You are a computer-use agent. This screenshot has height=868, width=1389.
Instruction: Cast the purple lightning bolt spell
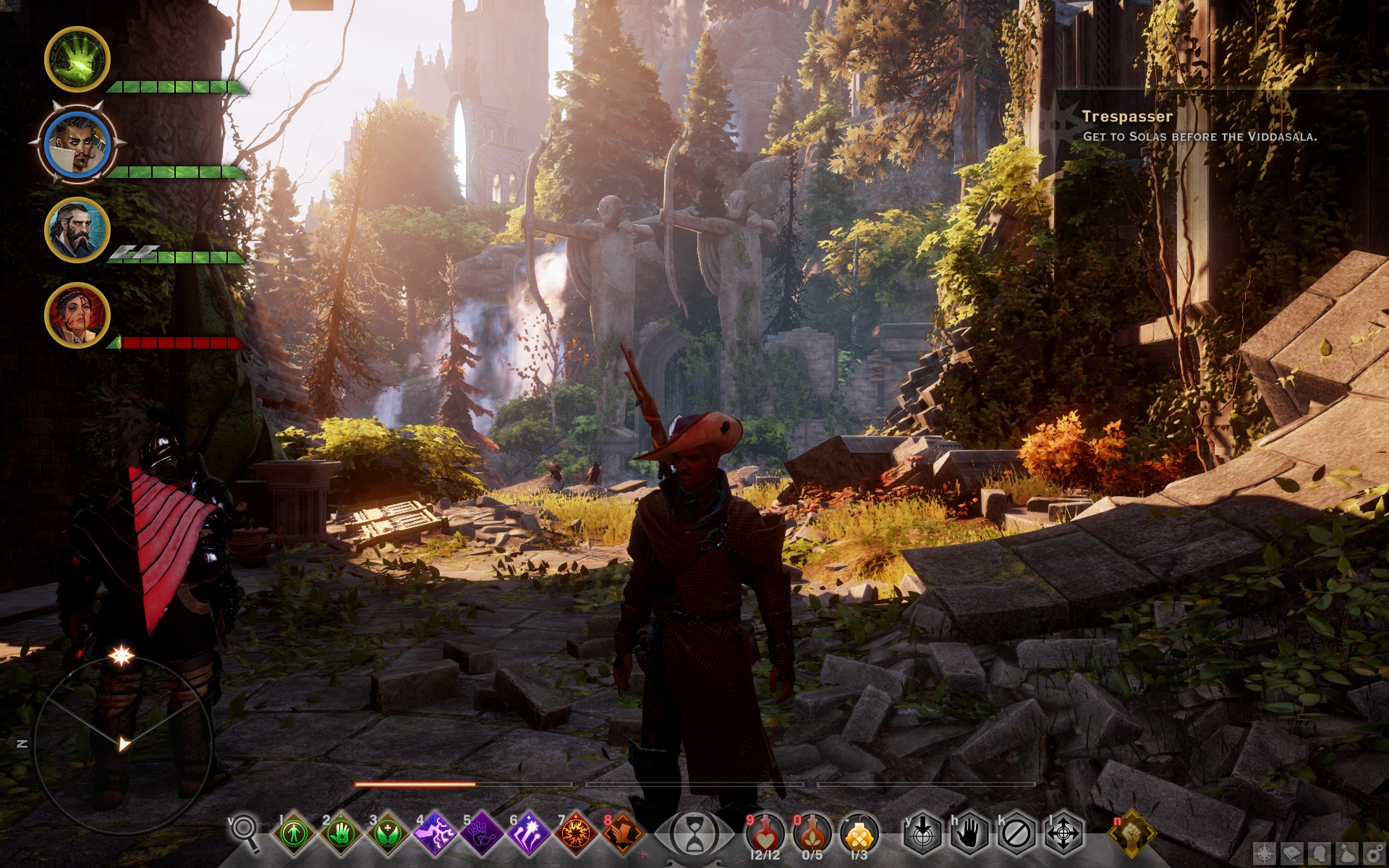[x=435, y=834]
